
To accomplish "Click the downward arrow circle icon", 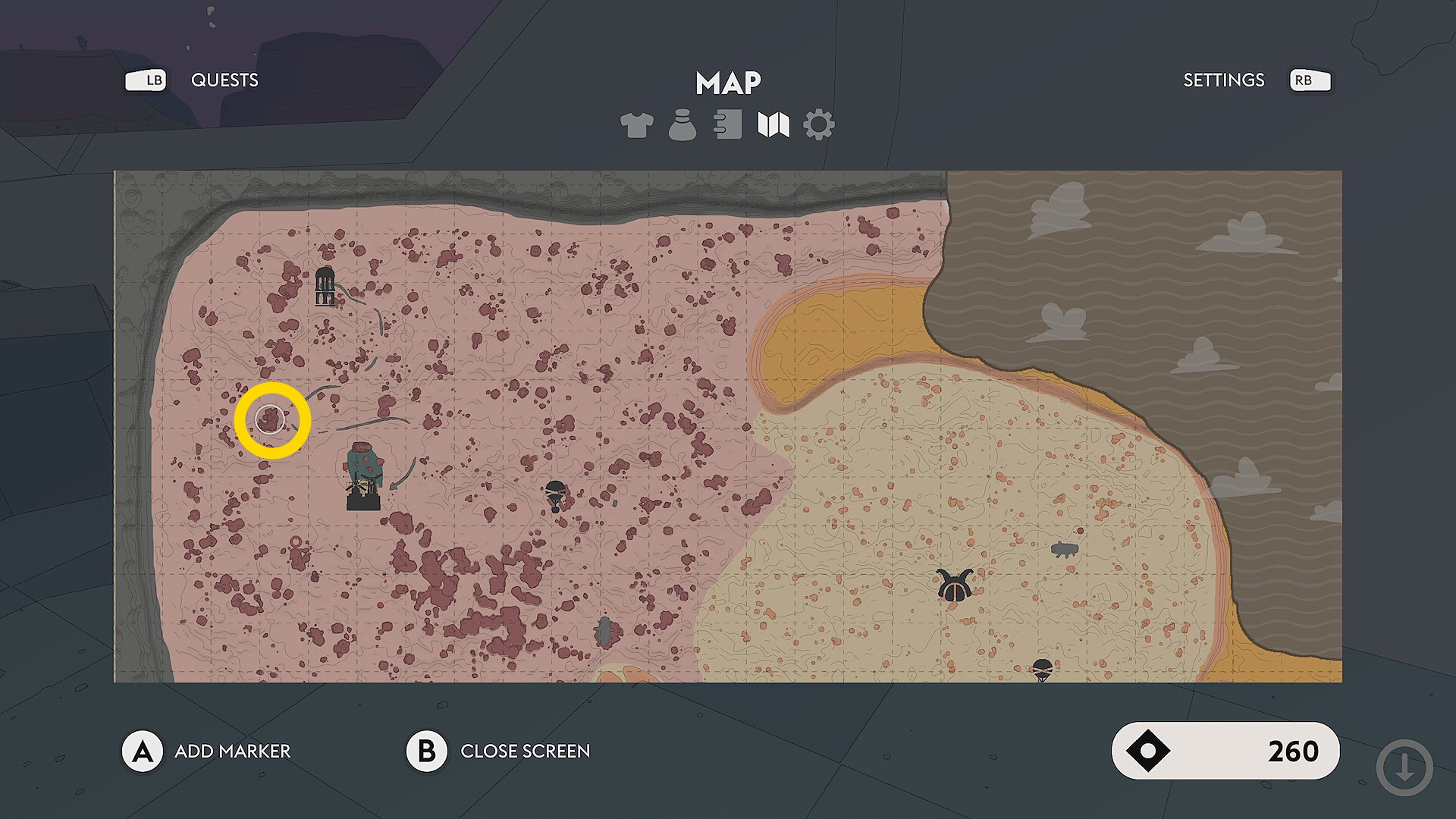I will point(1404,768).
